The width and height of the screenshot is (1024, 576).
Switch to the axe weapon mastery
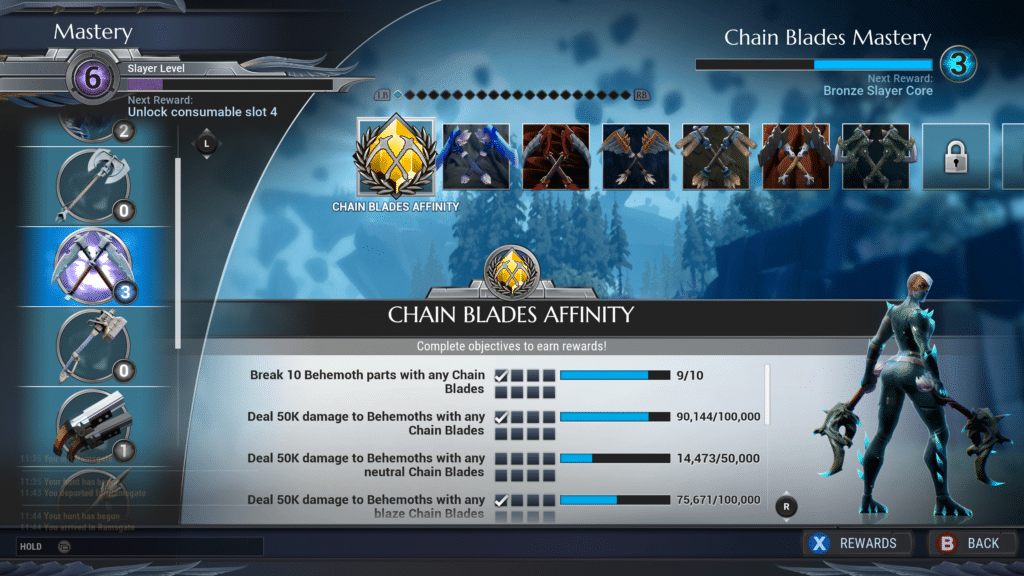(92, 185)
